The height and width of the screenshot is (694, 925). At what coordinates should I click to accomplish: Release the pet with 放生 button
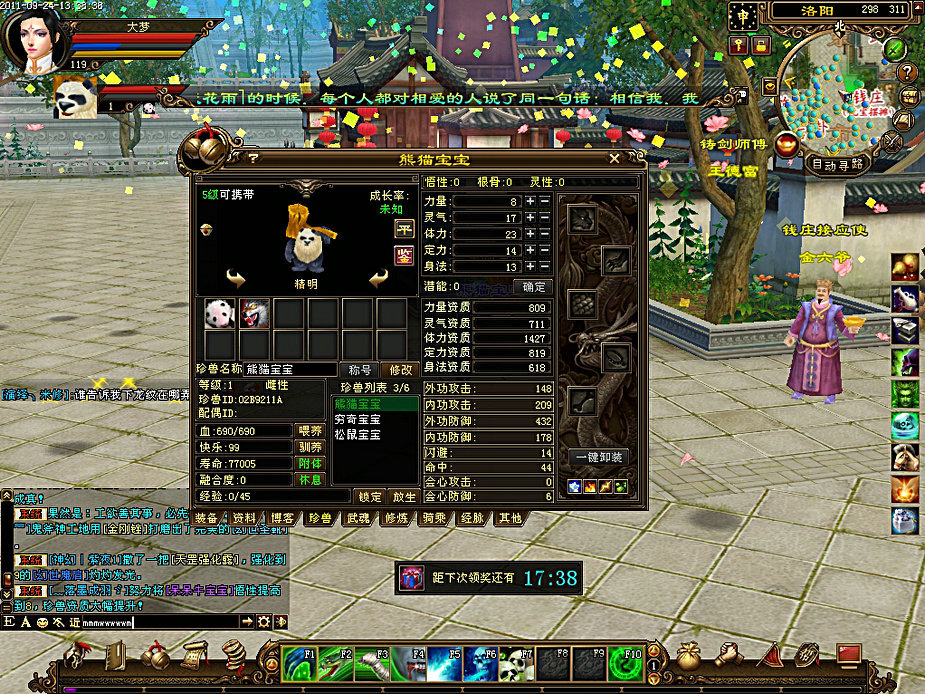(x=403, y=497)
